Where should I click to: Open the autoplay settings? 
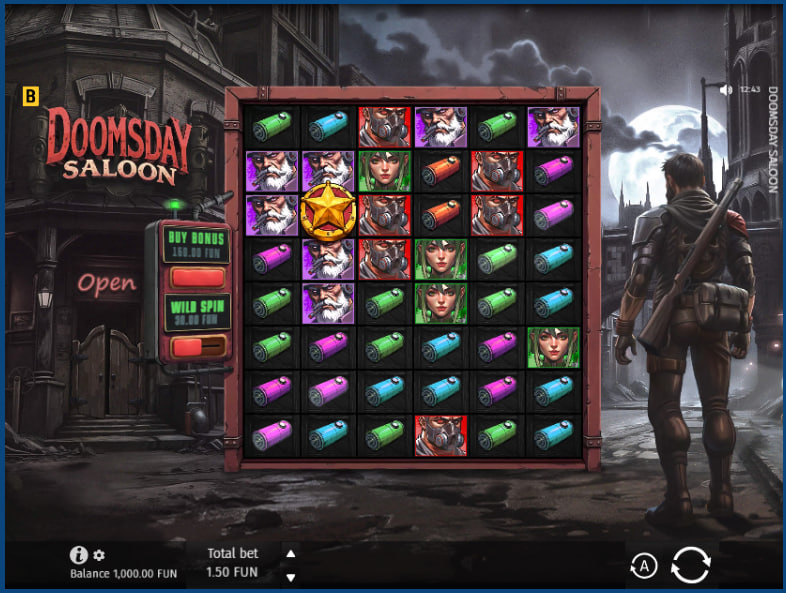pyautogui.click(x=644, y=567)
